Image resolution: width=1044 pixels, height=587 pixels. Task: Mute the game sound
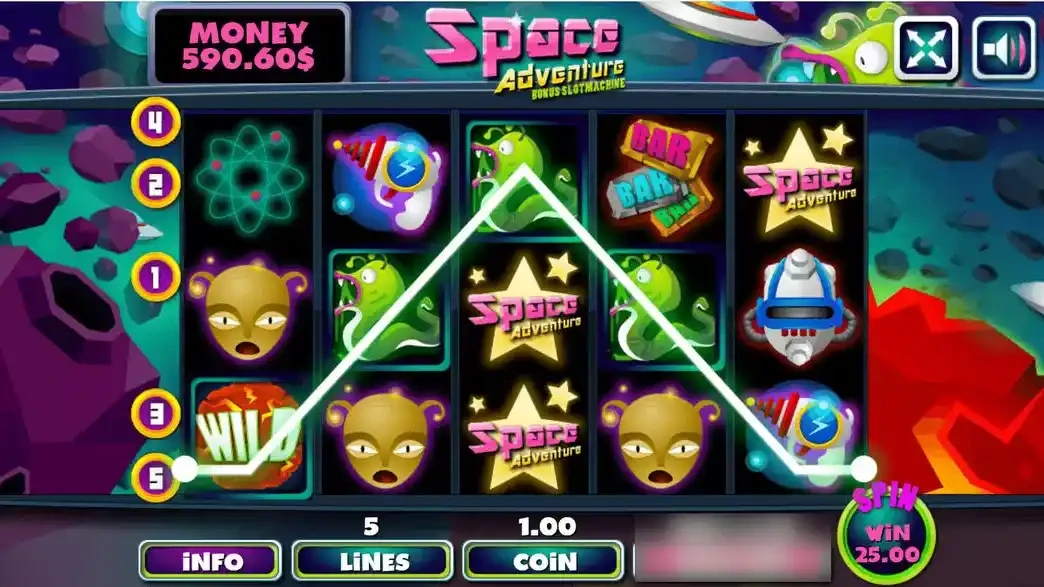coord(1003,47)
